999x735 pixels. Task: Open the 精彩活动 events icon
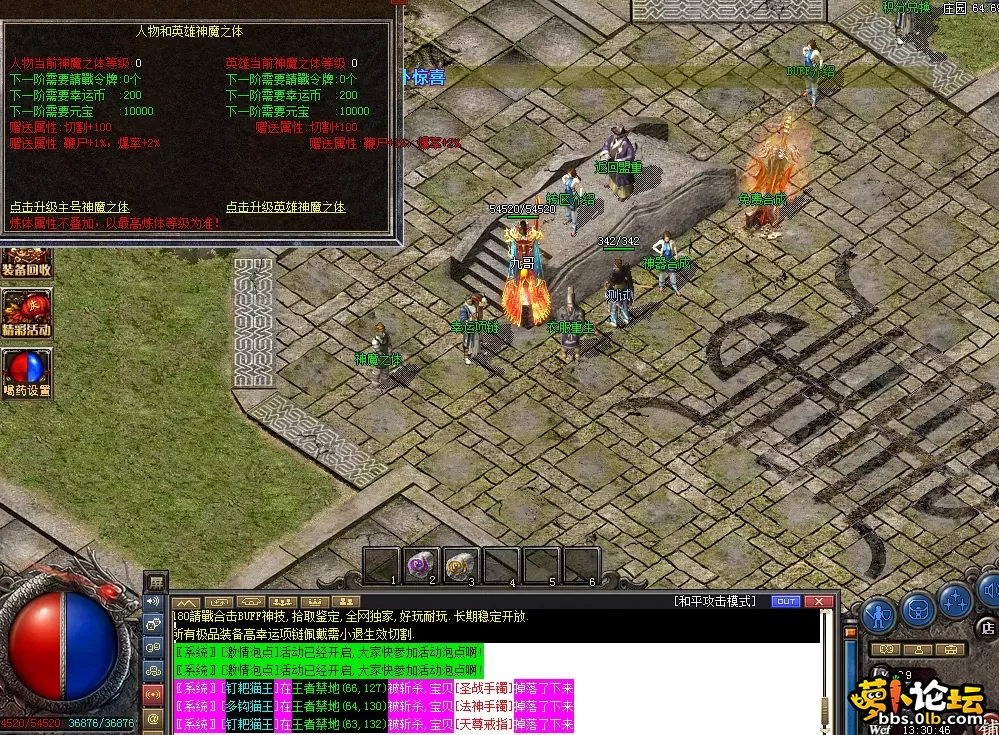coord(26,312)
